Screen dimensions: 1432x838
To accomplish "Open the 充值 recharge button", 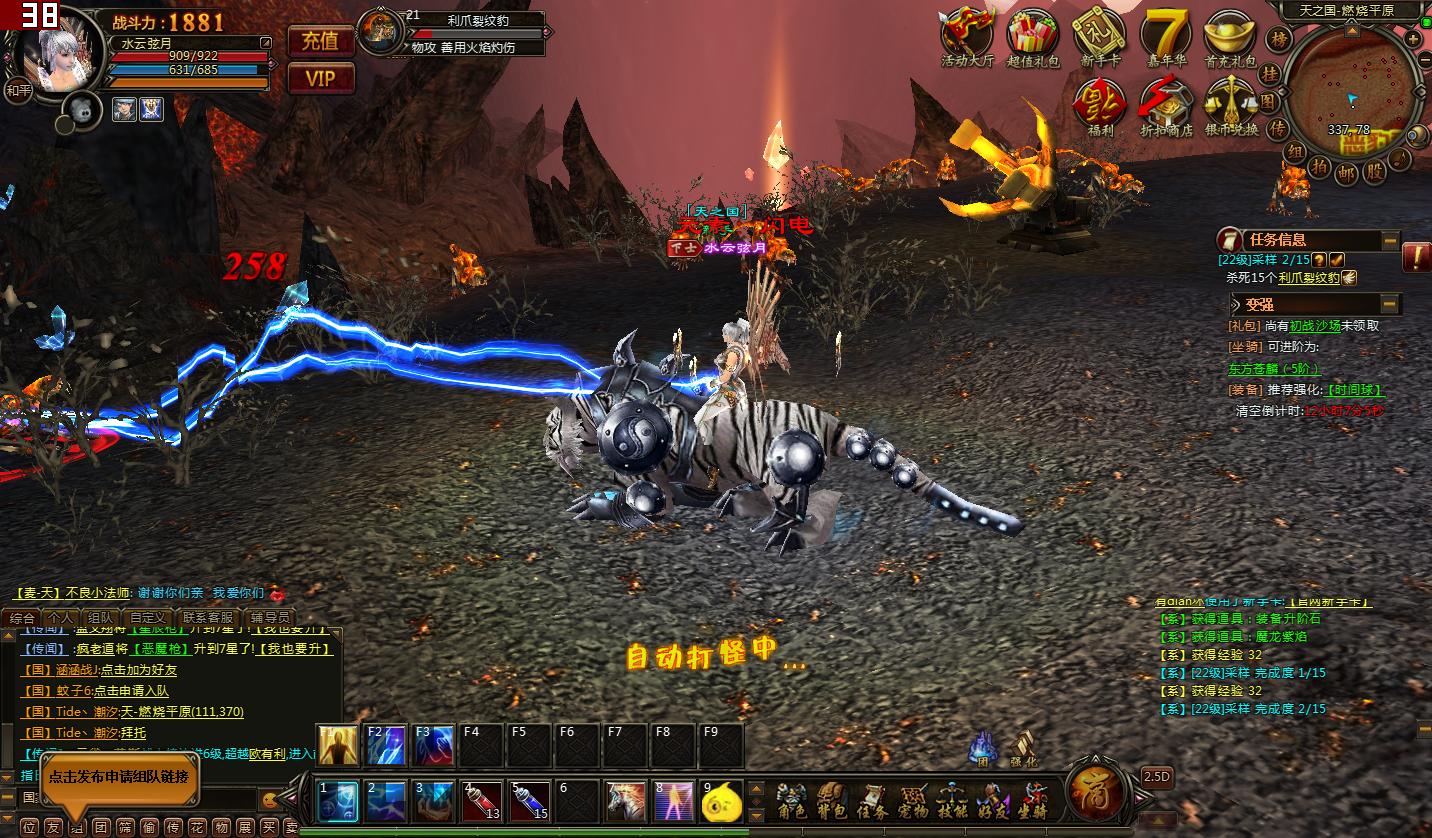I will point(321,41).
